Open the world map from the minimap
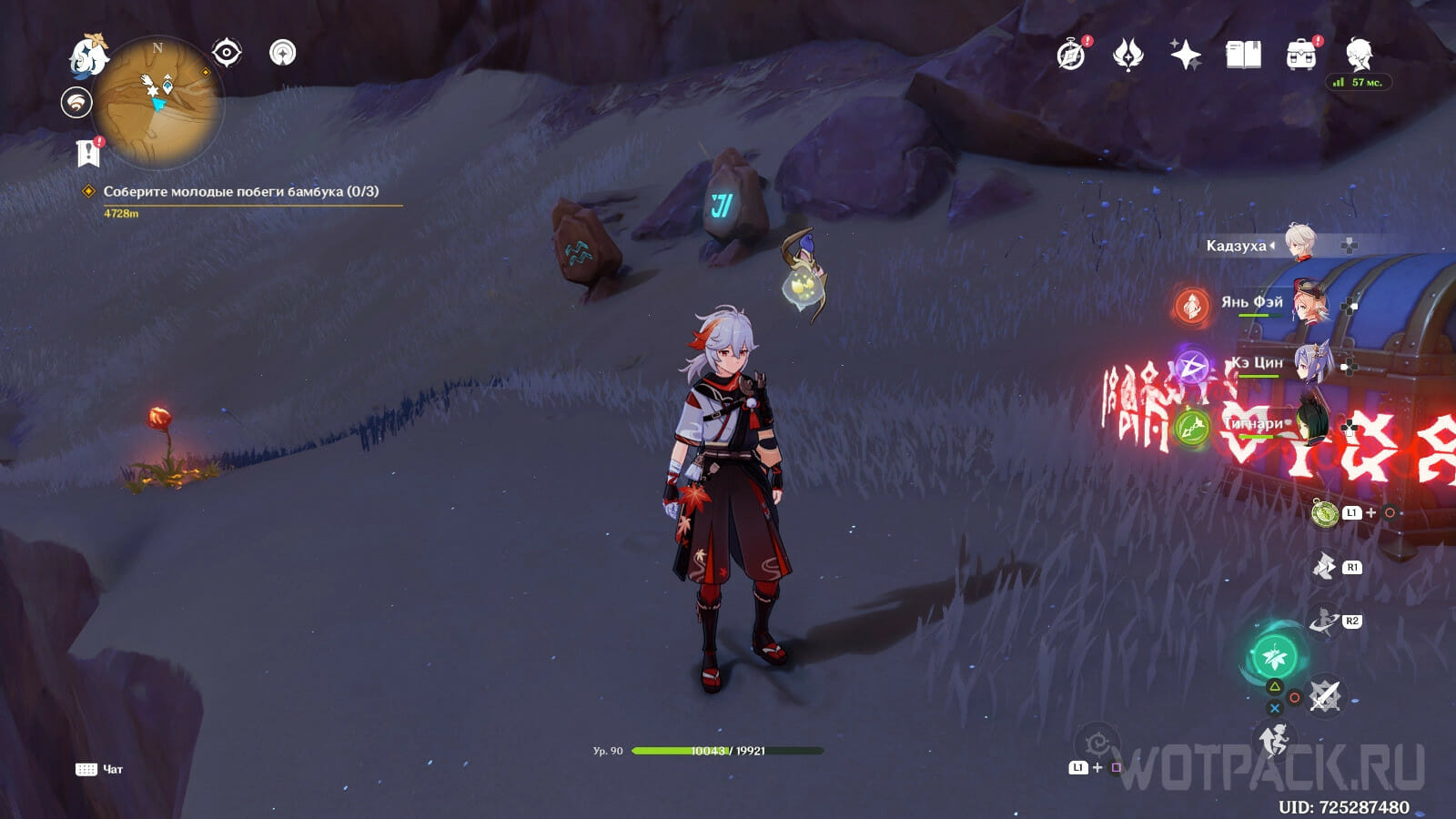This screenshot has width=1456, height=819. (x=158, y=102)
